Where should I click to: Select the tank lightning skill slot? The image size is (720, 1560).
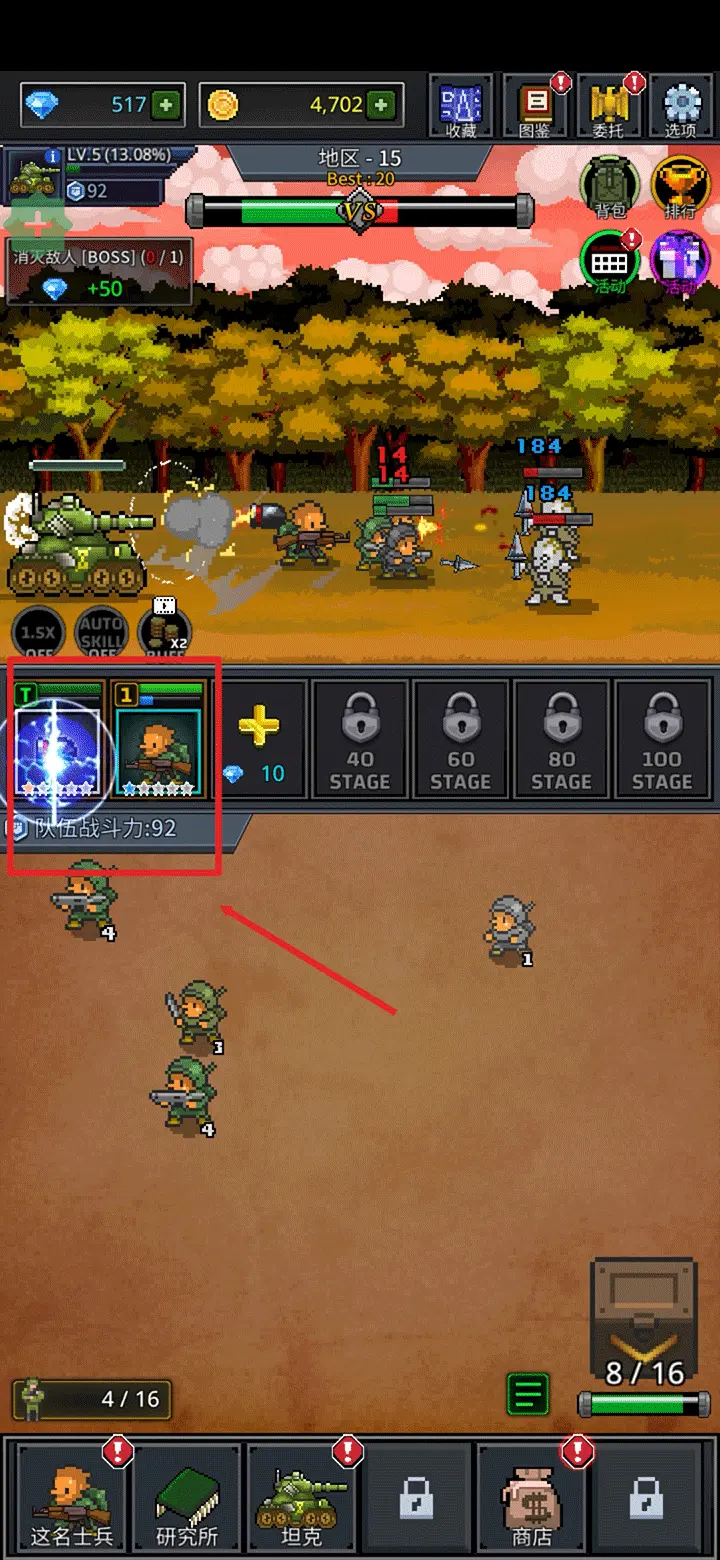58,740
